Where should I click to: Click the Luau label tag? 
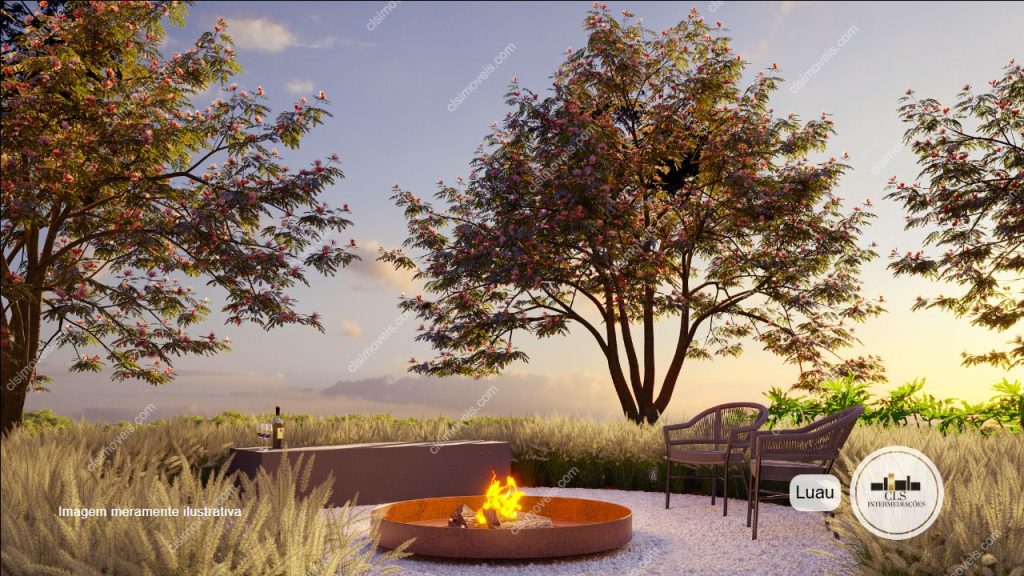click(815, 493)
